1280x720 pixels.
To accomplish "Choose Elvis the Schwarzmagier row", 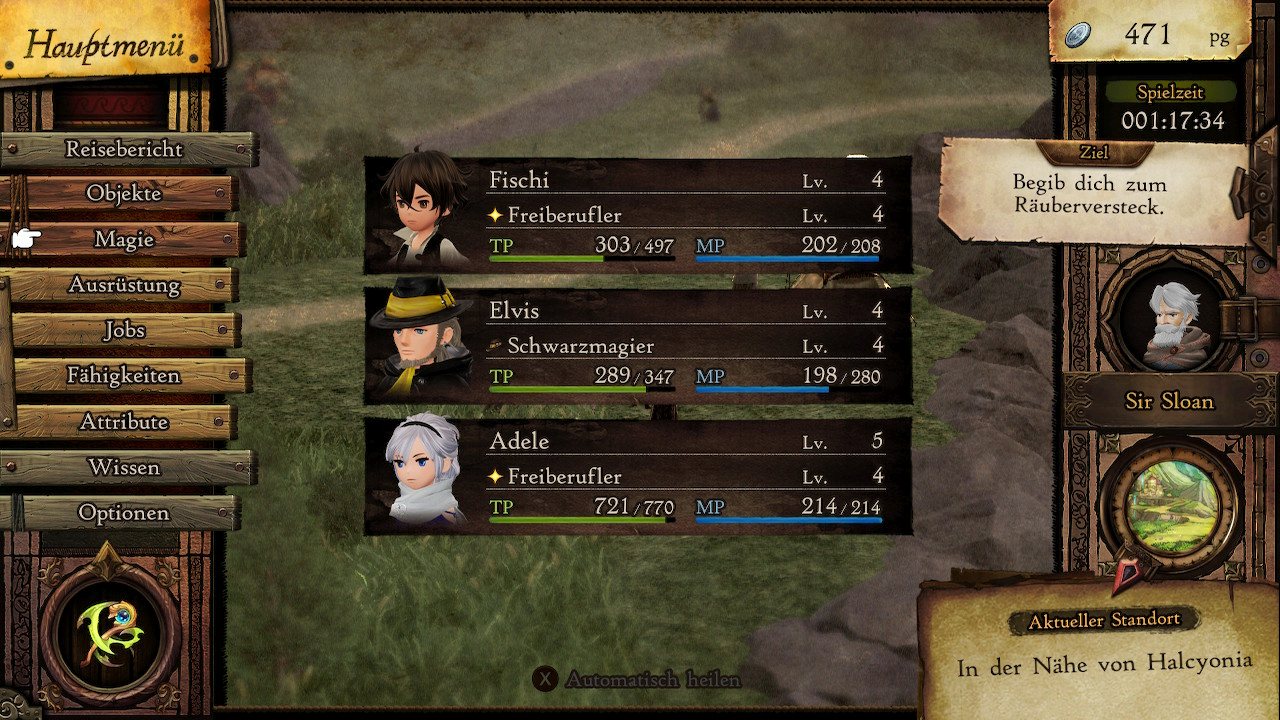I will (638, 345).
